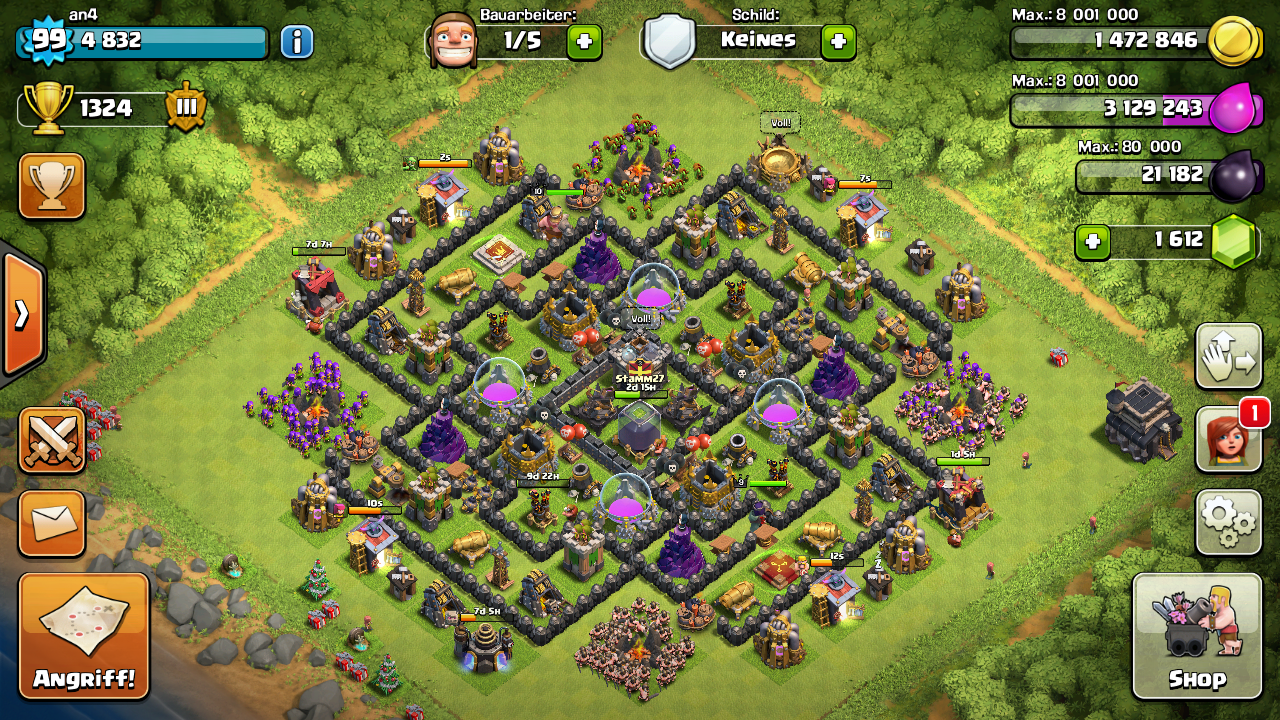Buy a shield with green plus

838,42
